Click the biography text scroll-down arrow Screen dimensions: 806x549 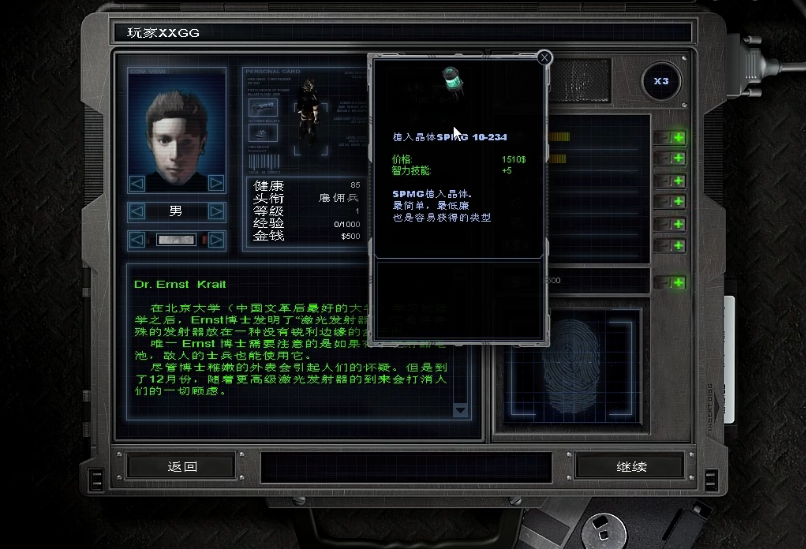460,410
